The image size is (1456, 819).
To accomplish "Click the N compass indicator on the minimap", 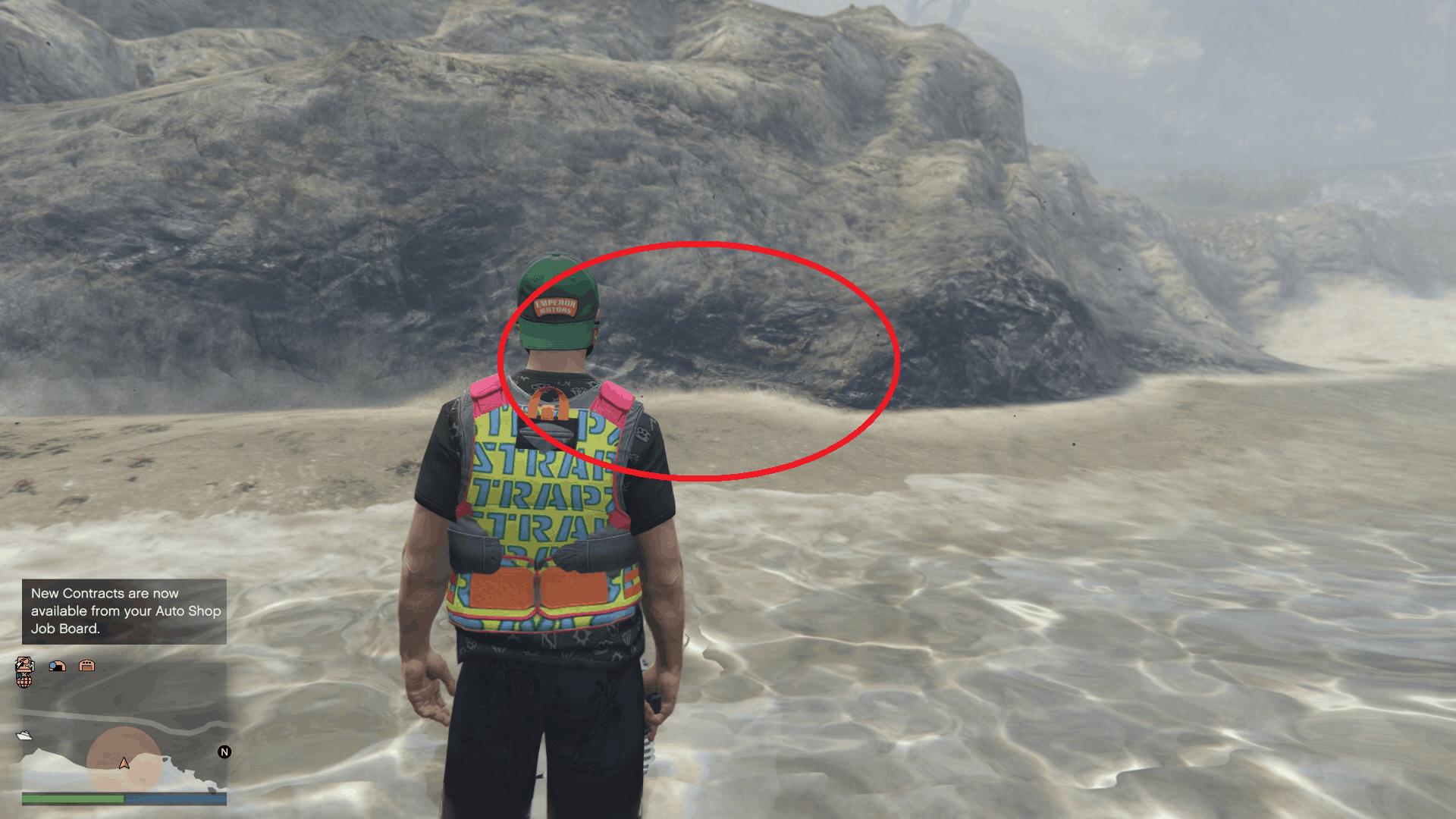I will coord(223,752).
